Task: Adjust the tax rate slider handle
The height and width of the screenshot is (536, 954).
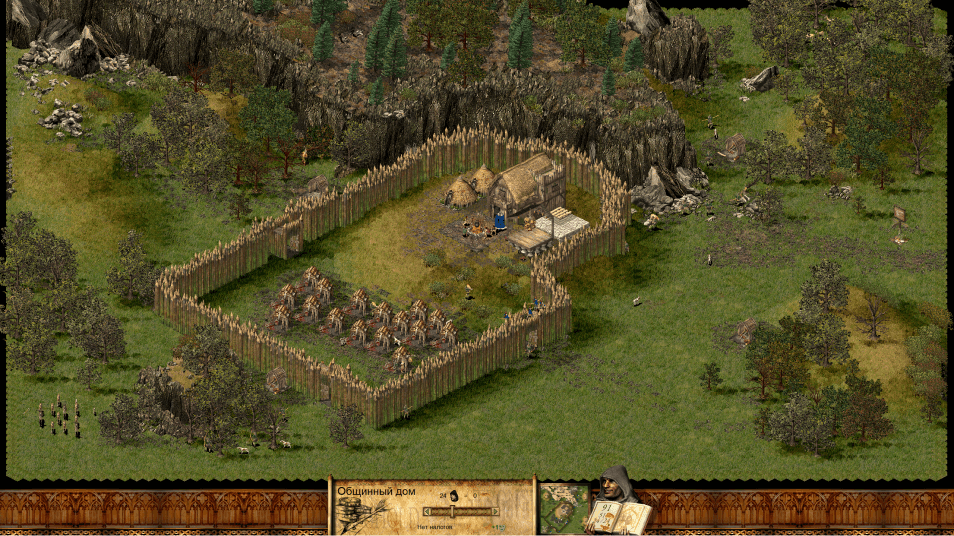Action: (x=452, y=511)
